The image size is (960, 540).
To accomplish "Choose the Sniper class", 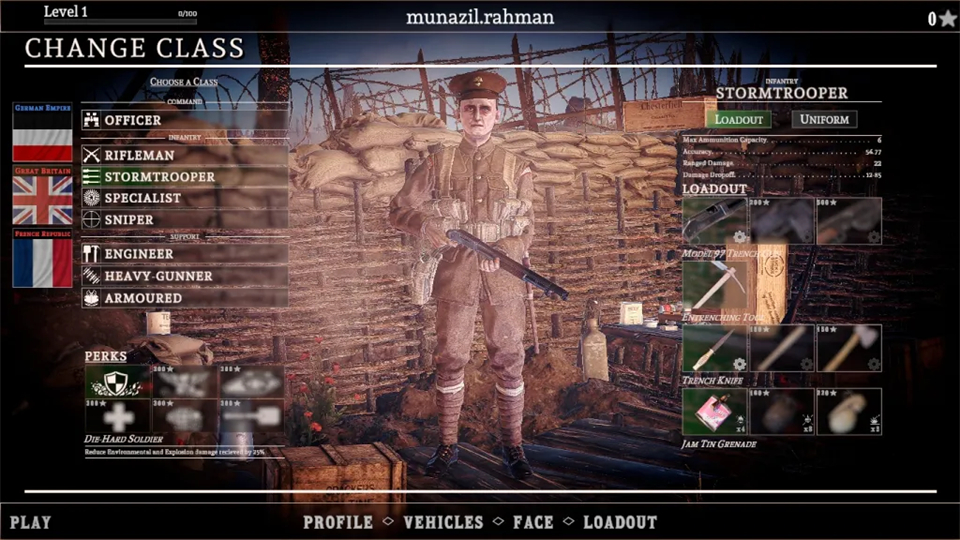I will pos(129,220).
